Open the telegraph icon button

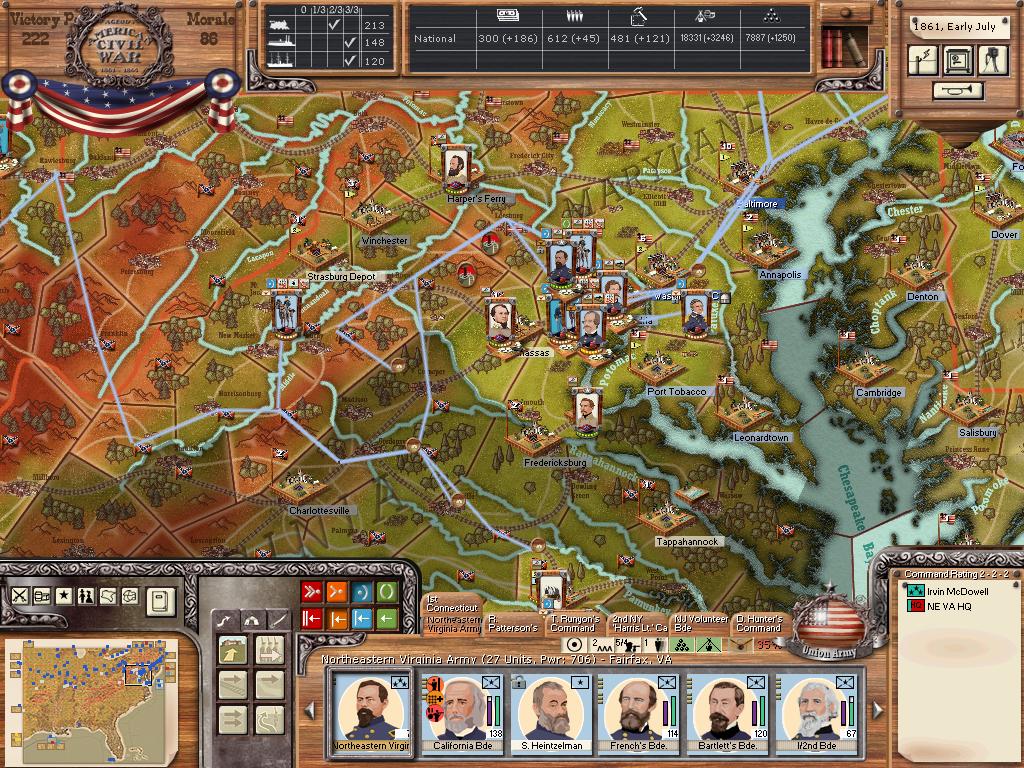[922, 60]
